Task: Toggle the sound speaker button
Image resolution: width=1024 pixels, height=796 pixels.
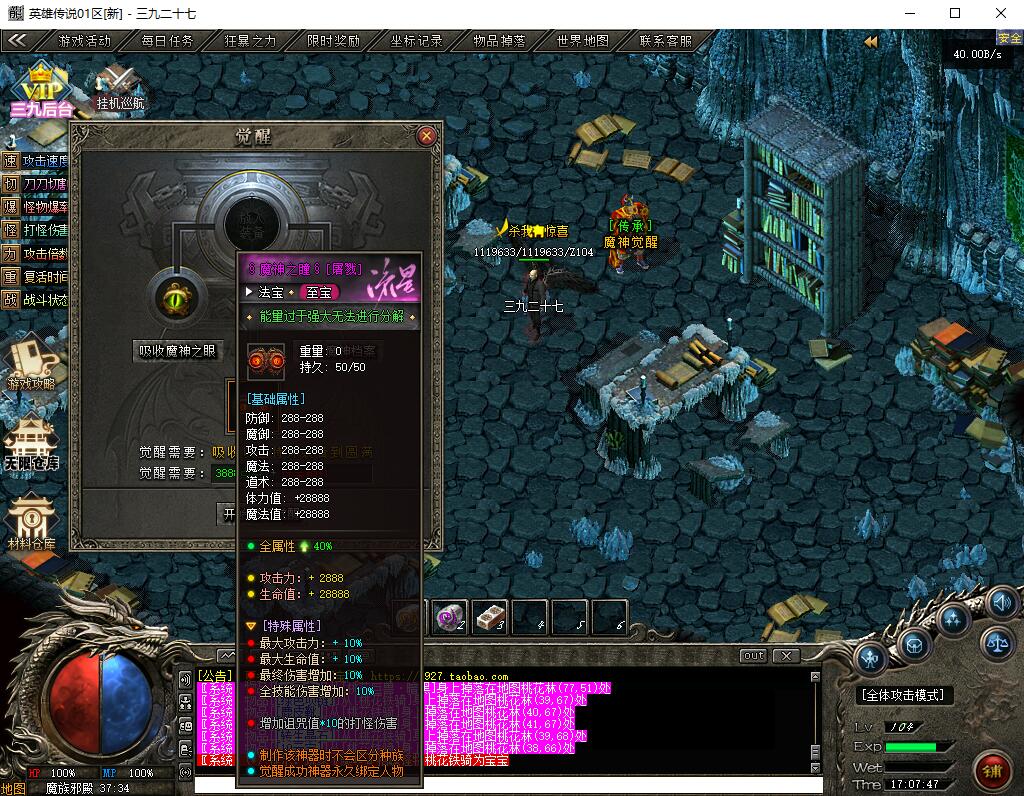Action: [1000, 603]
